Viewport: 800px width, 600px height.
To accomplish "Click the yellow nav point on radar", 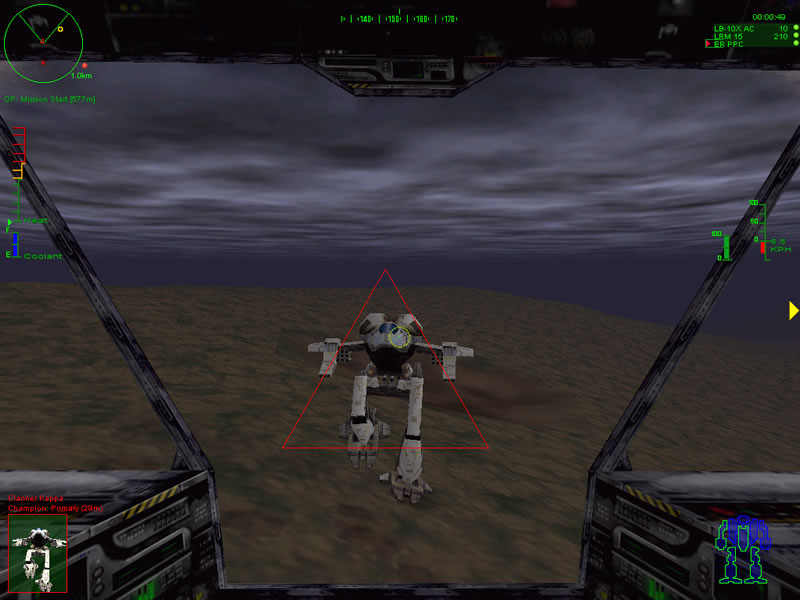I will click(61, 28).
